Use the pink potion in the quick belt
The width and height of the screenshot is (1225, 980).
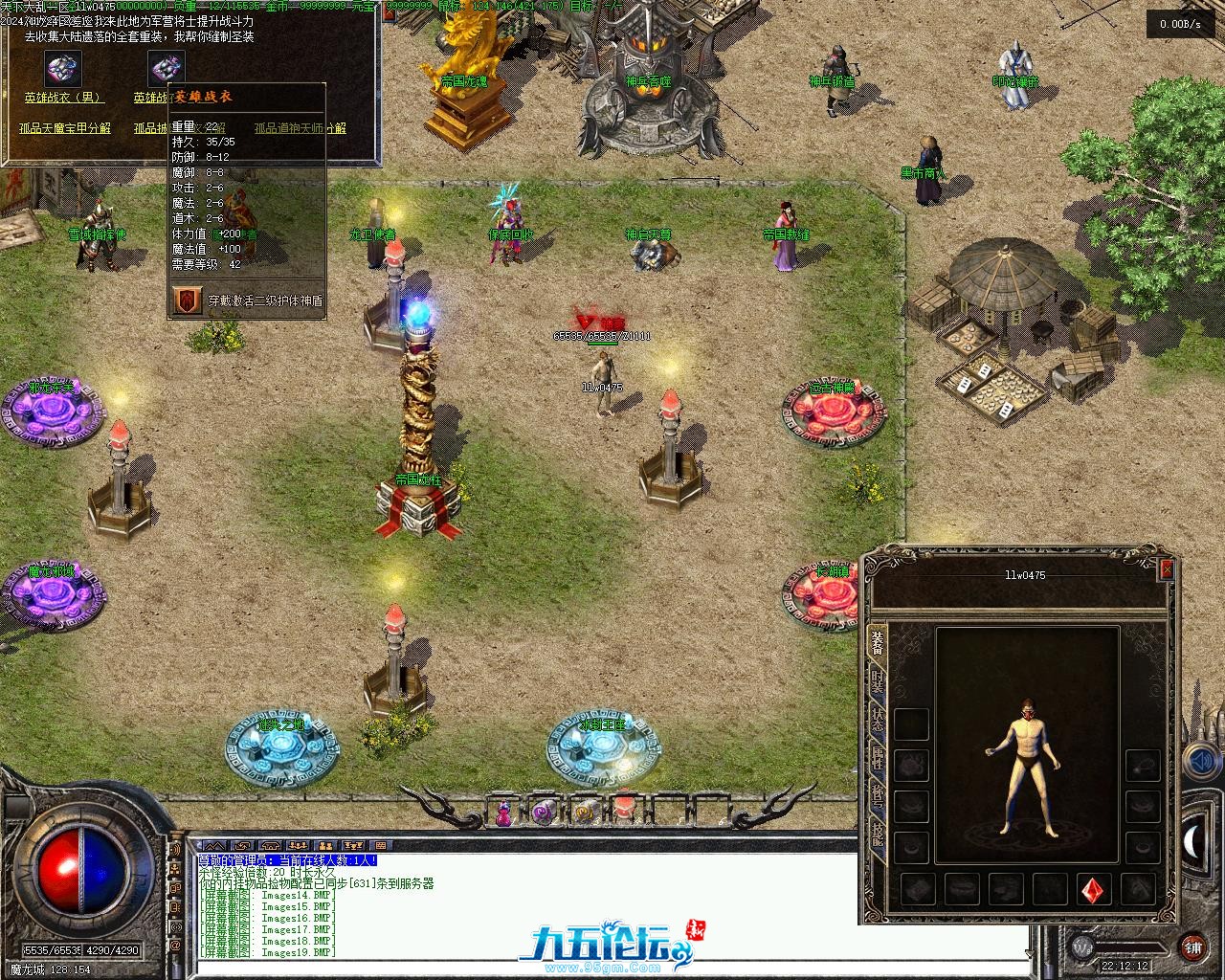click(x=502, y=813)
